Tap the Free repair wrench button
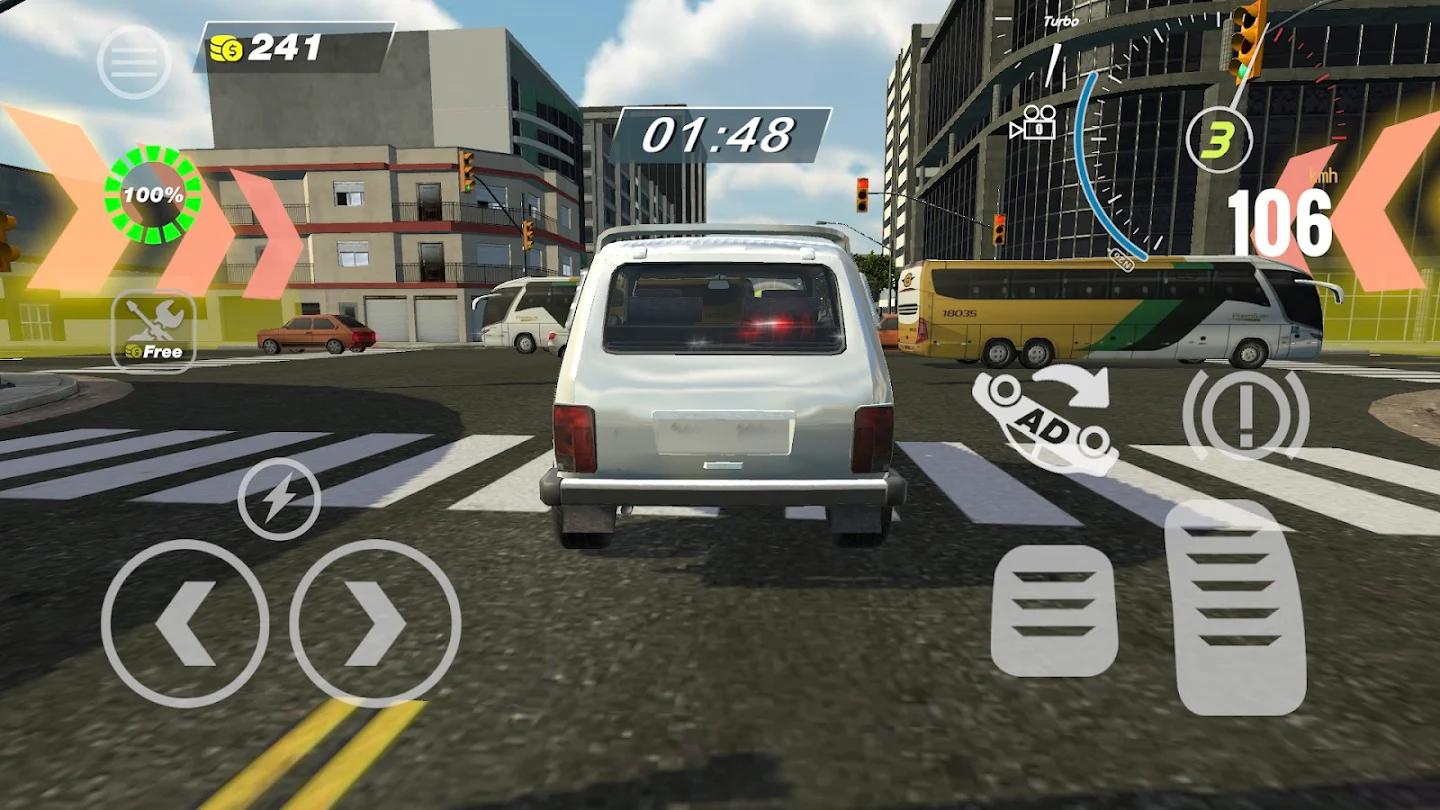 tap(154, 330)
